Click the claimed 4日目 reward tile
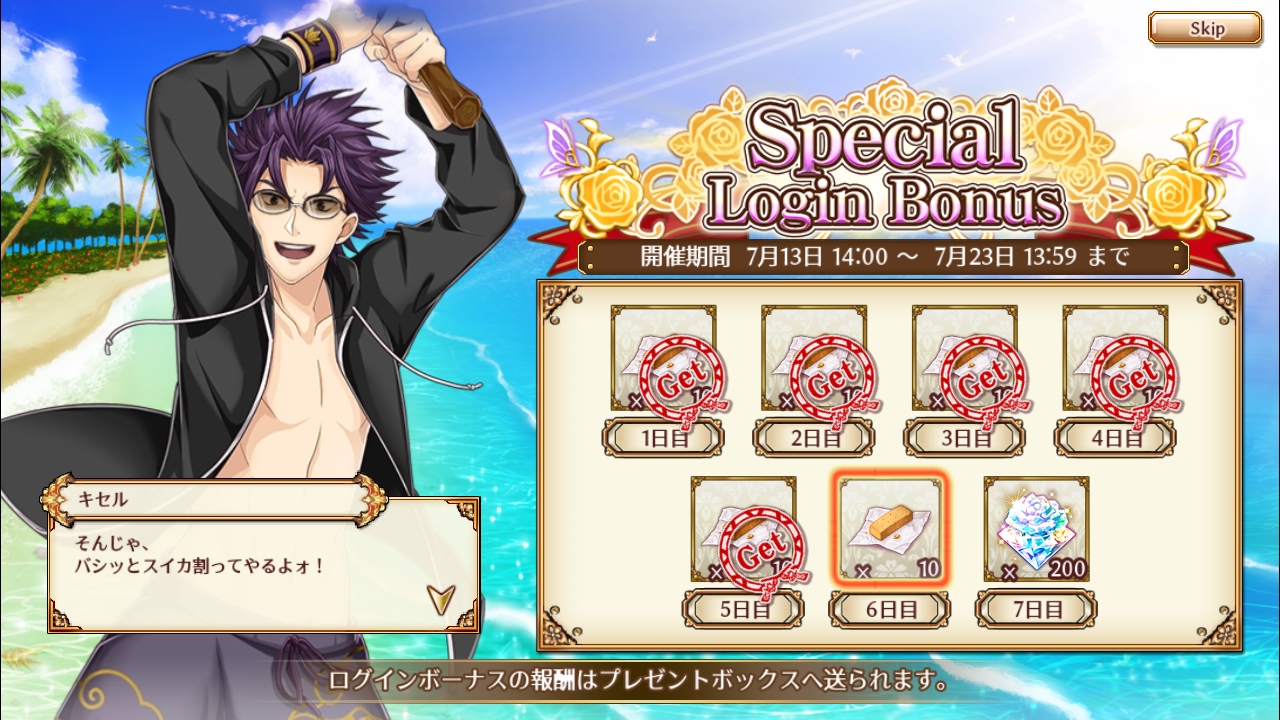 (1115, 359)
